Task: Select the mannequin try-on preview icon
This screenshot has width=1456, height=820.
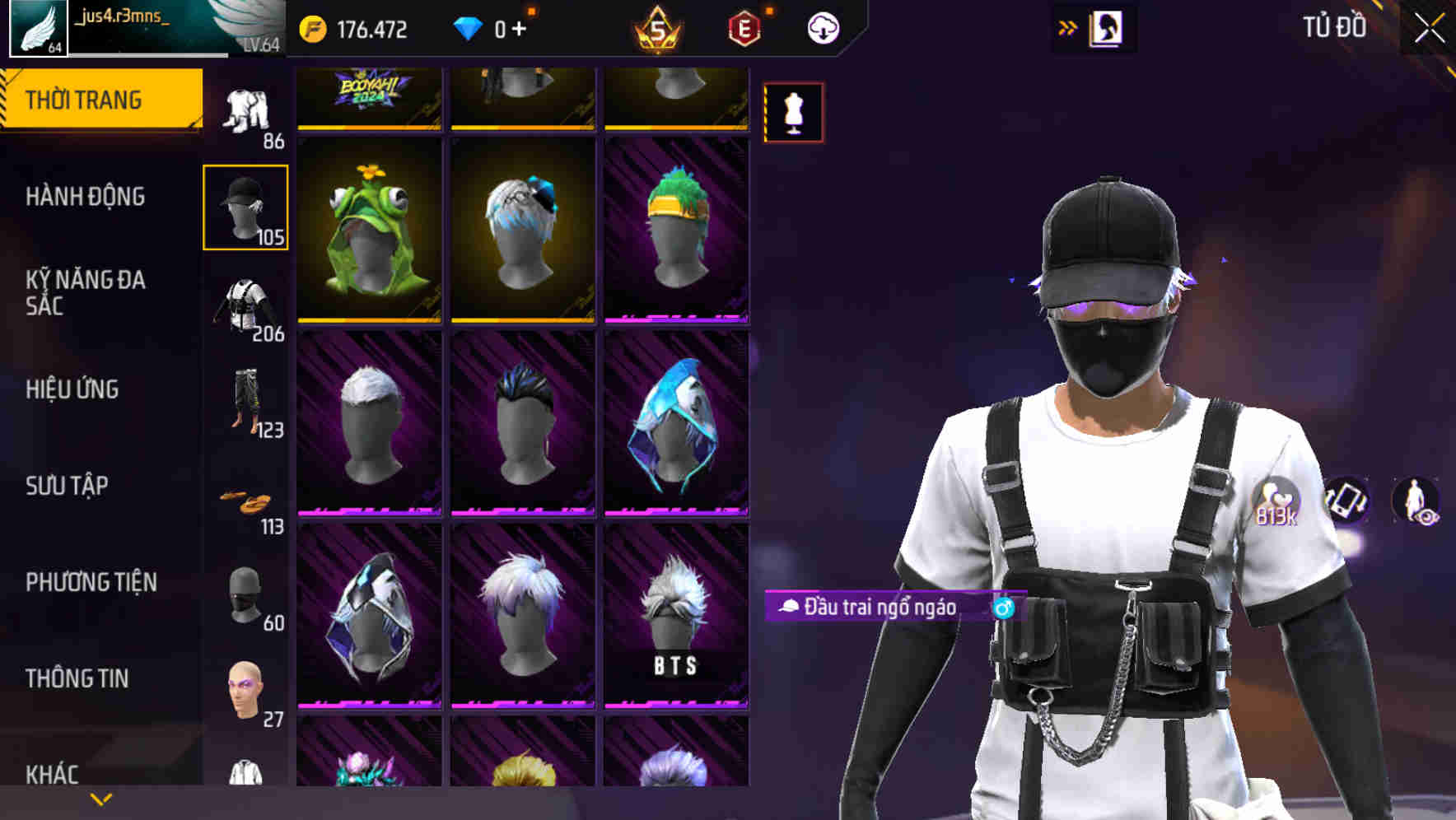Action: click(792, 112)
